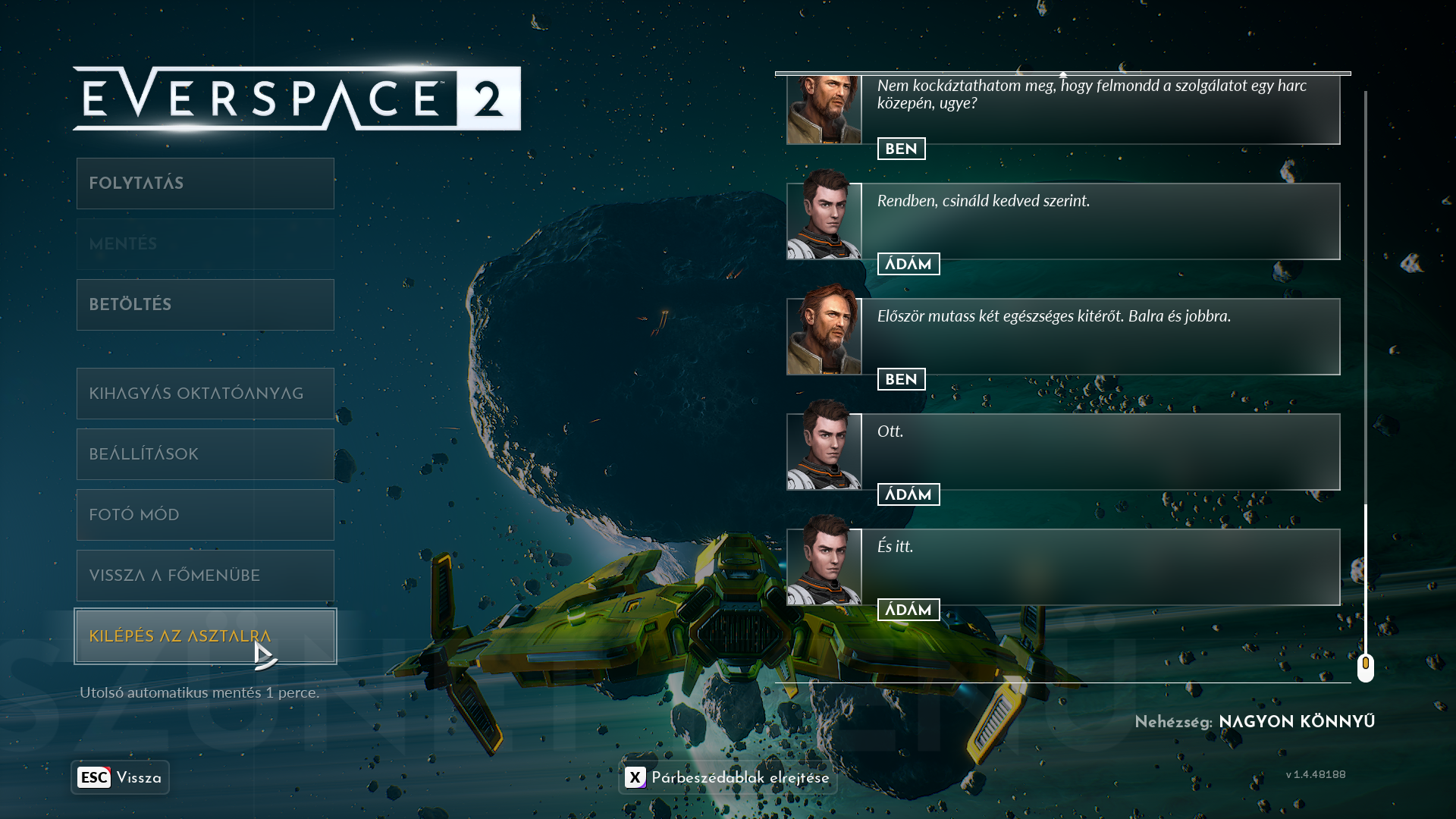Image resolution: width=1456 pixels, height=819 pixels.
Task: Open the Betöltés load menu
Action: [205, 305]
